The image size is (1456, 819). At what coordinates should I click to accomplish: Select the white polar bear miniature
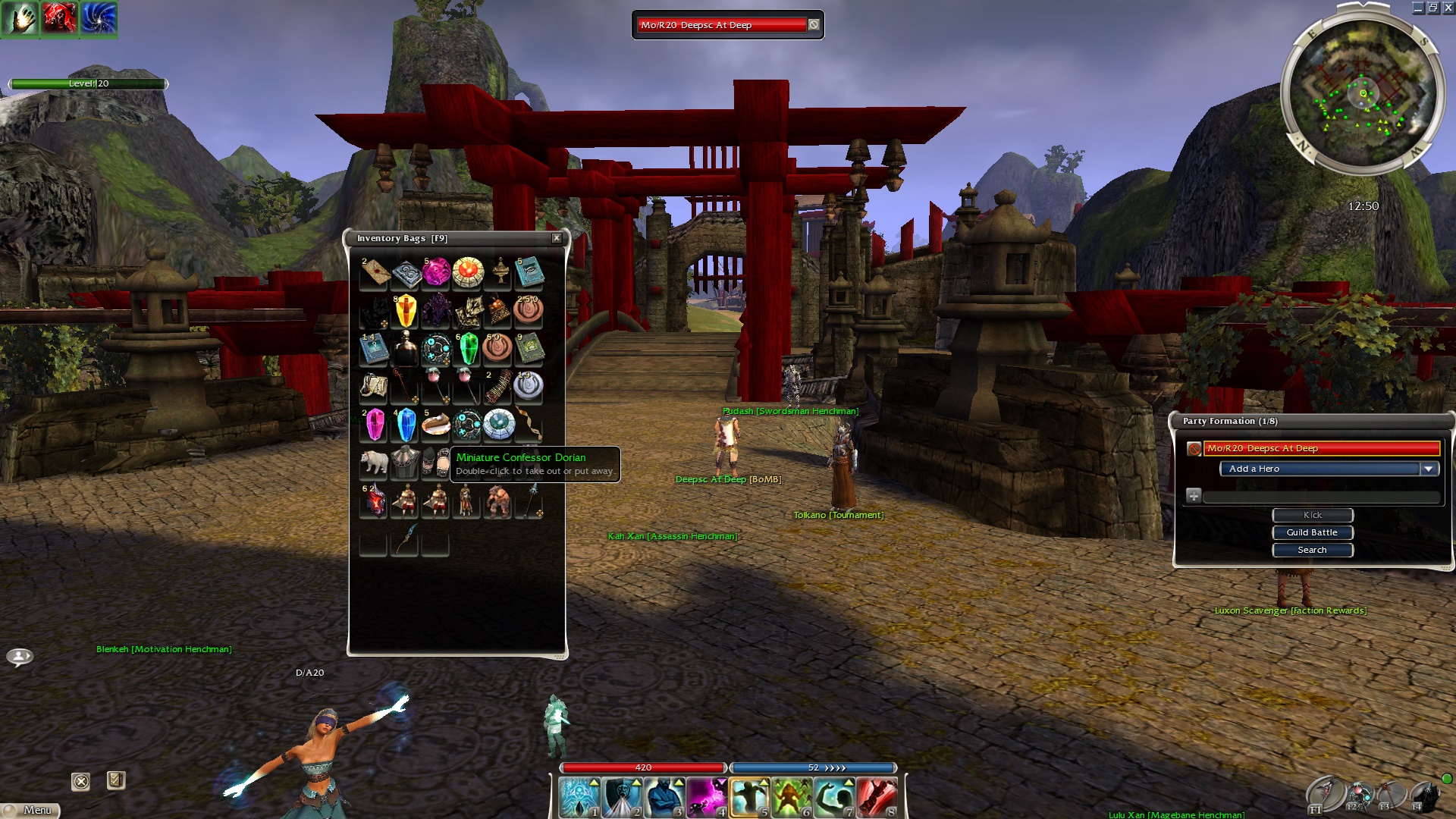pyautogui.click(x=374, y=462)
